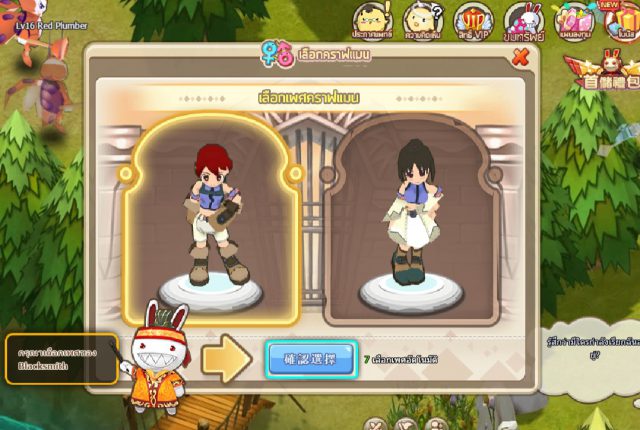Open the announcements chick icon
The height and width of the screenshot is (430, 640).
point(372,20)
